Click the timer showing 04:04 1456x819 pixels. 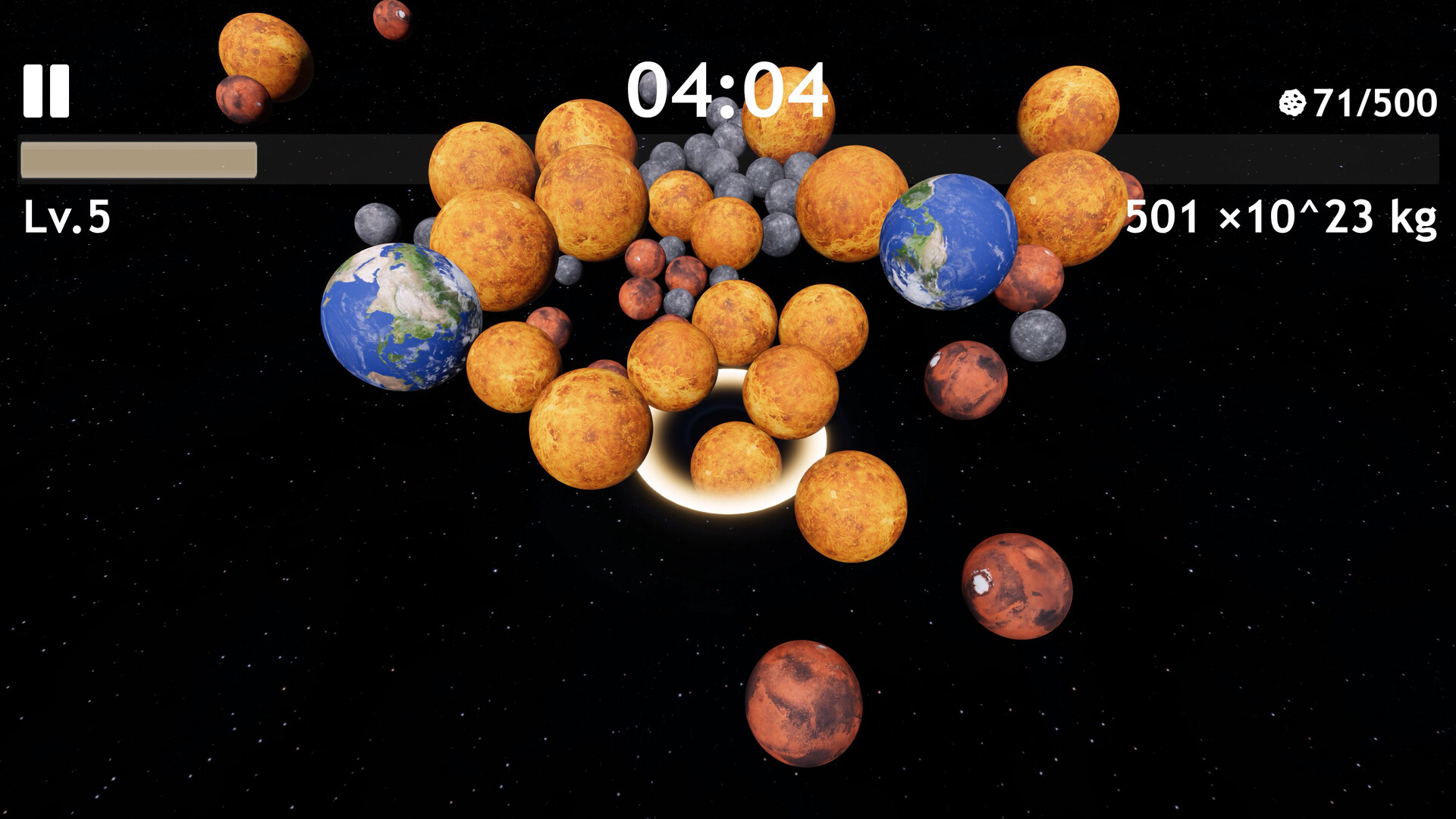click(x=728, y=91)
